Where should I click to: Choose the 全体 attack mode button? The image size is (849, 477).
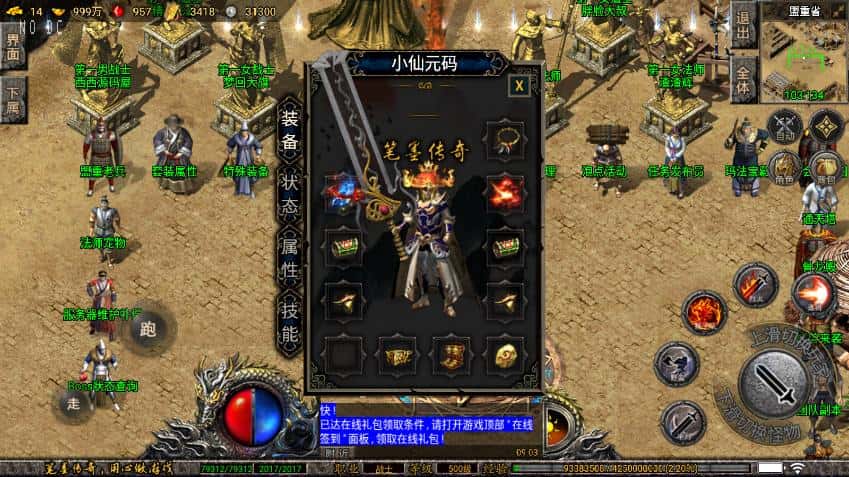pyautogui.click(x=743, y=78)
